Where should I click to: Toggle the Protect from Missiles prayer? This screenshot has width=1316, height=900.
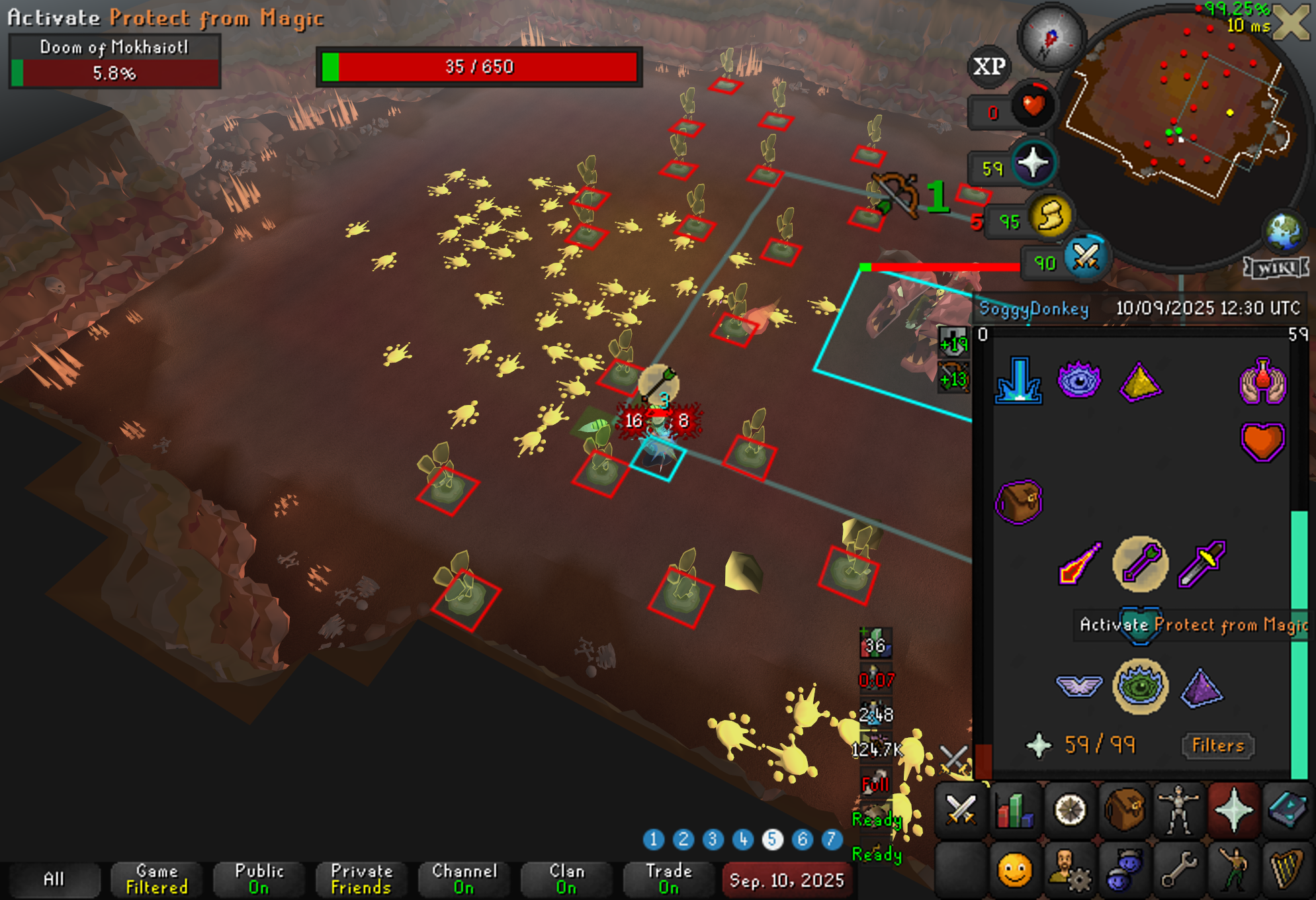(1140, 564)
